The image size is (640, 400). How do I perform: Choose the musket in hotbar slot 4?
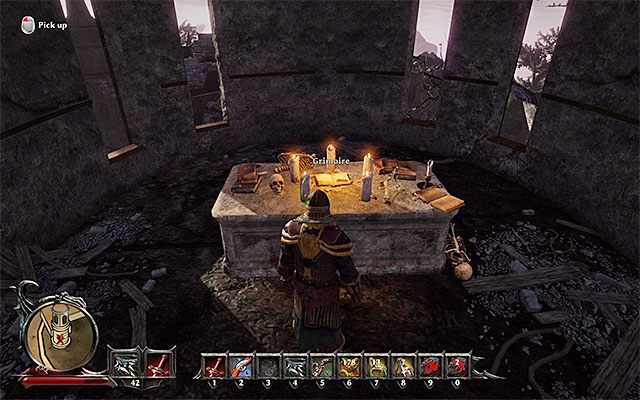(x=296, y=366)
